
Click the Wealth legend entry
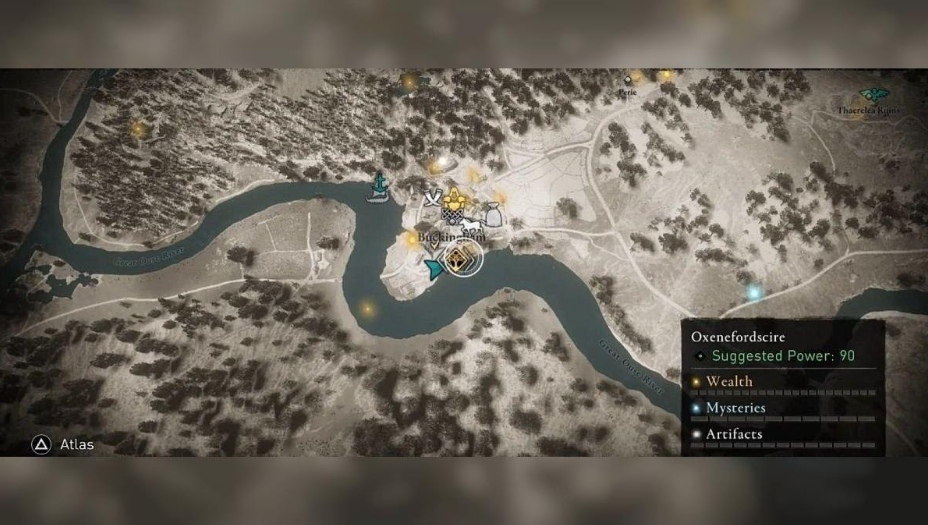point(729,381)
